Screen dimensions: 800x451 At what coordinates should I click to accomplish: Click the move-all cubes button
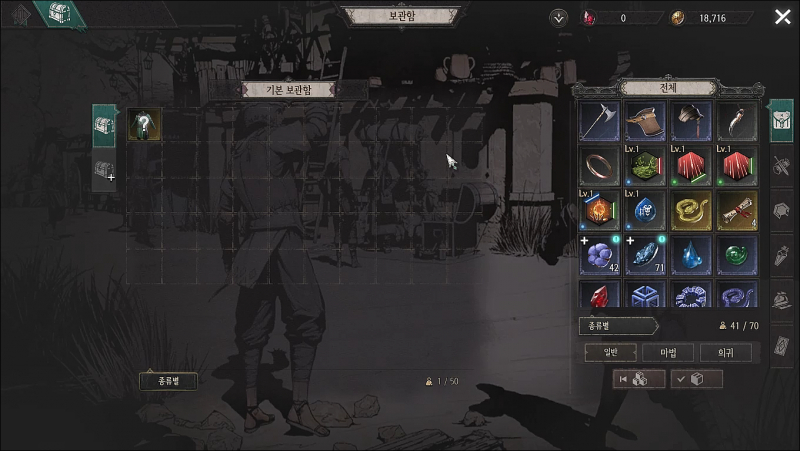638,379
